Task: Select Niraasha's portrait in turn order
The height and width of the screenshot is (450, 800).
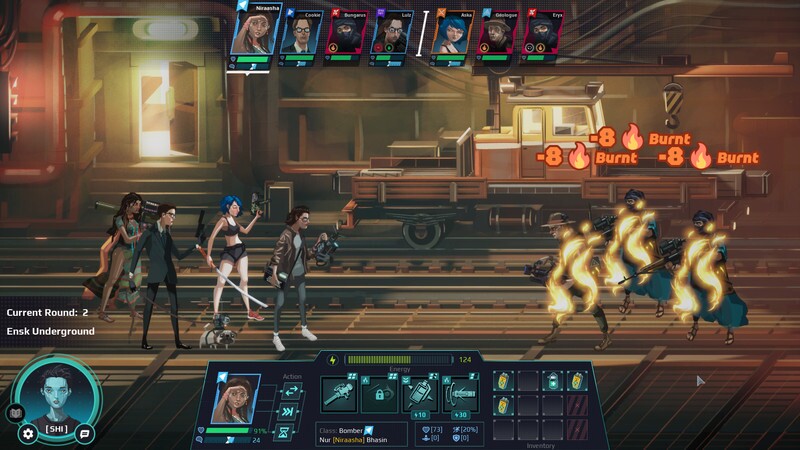Action: coord(254,32)
